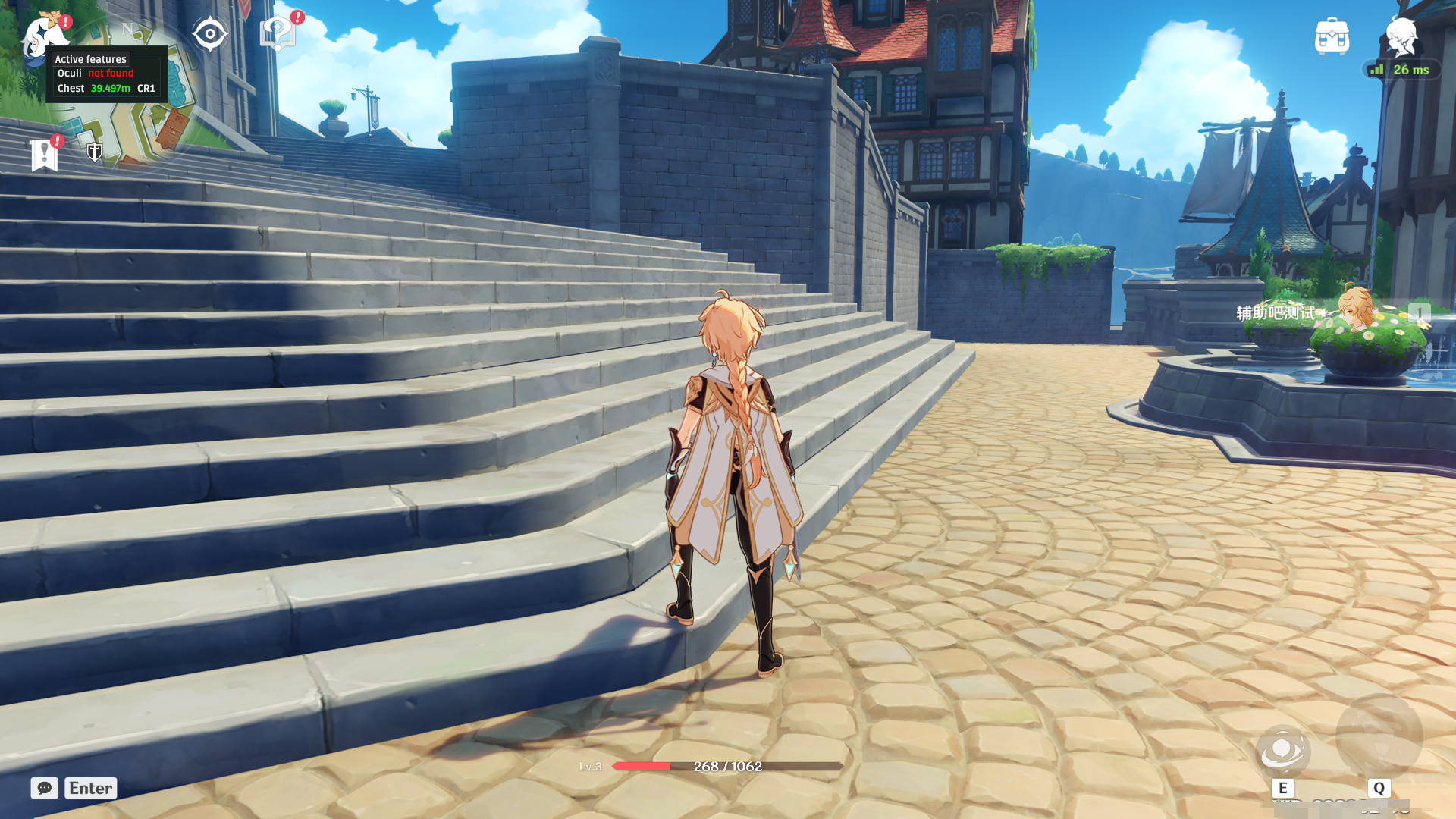This screenshot has height=819, width=1456.
Task: Open the chat bubble icon
Action: 45,788
